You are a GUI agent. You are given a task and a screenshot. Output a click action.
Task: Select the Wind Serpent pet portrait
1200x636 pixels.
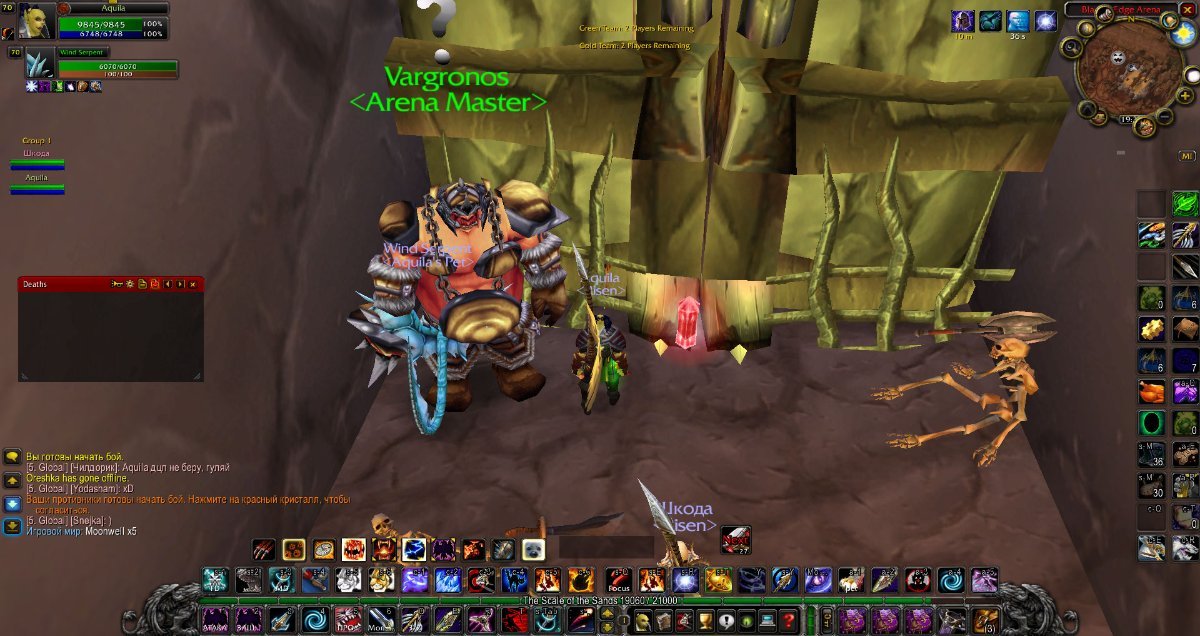click(x=40, y=63)
